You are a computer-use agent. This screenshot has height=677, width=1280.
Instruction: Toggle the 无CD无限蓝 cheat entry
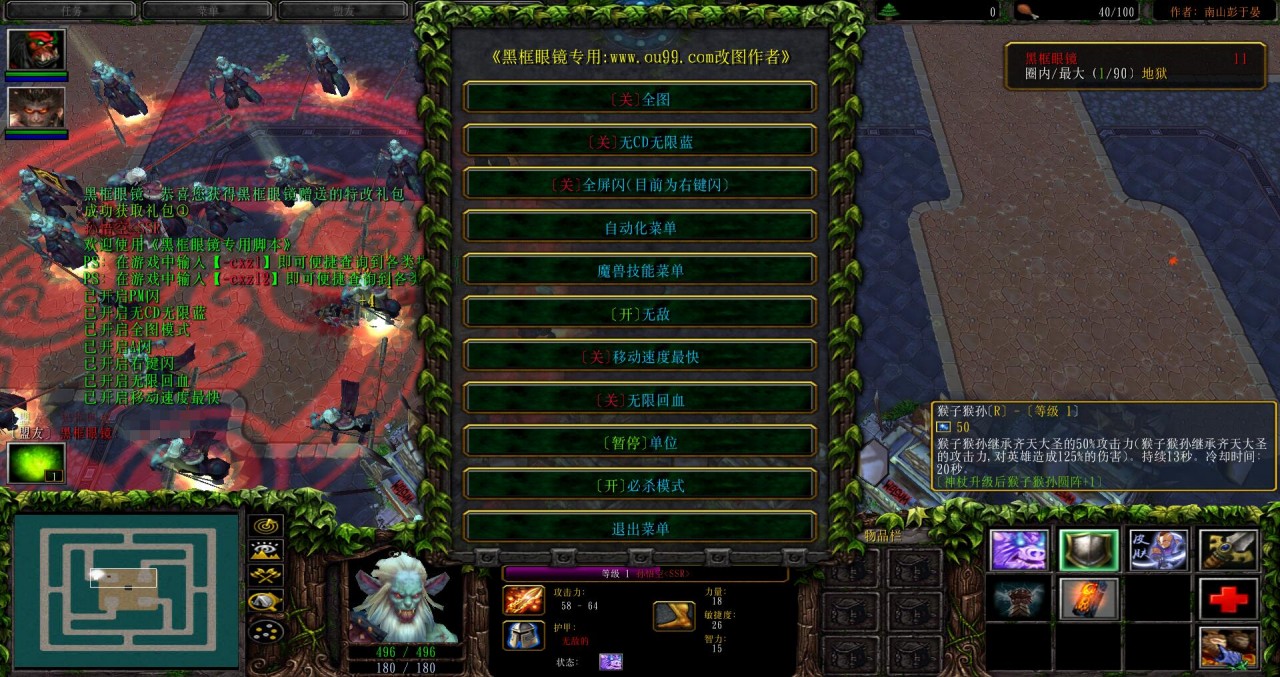coord(640,142)
